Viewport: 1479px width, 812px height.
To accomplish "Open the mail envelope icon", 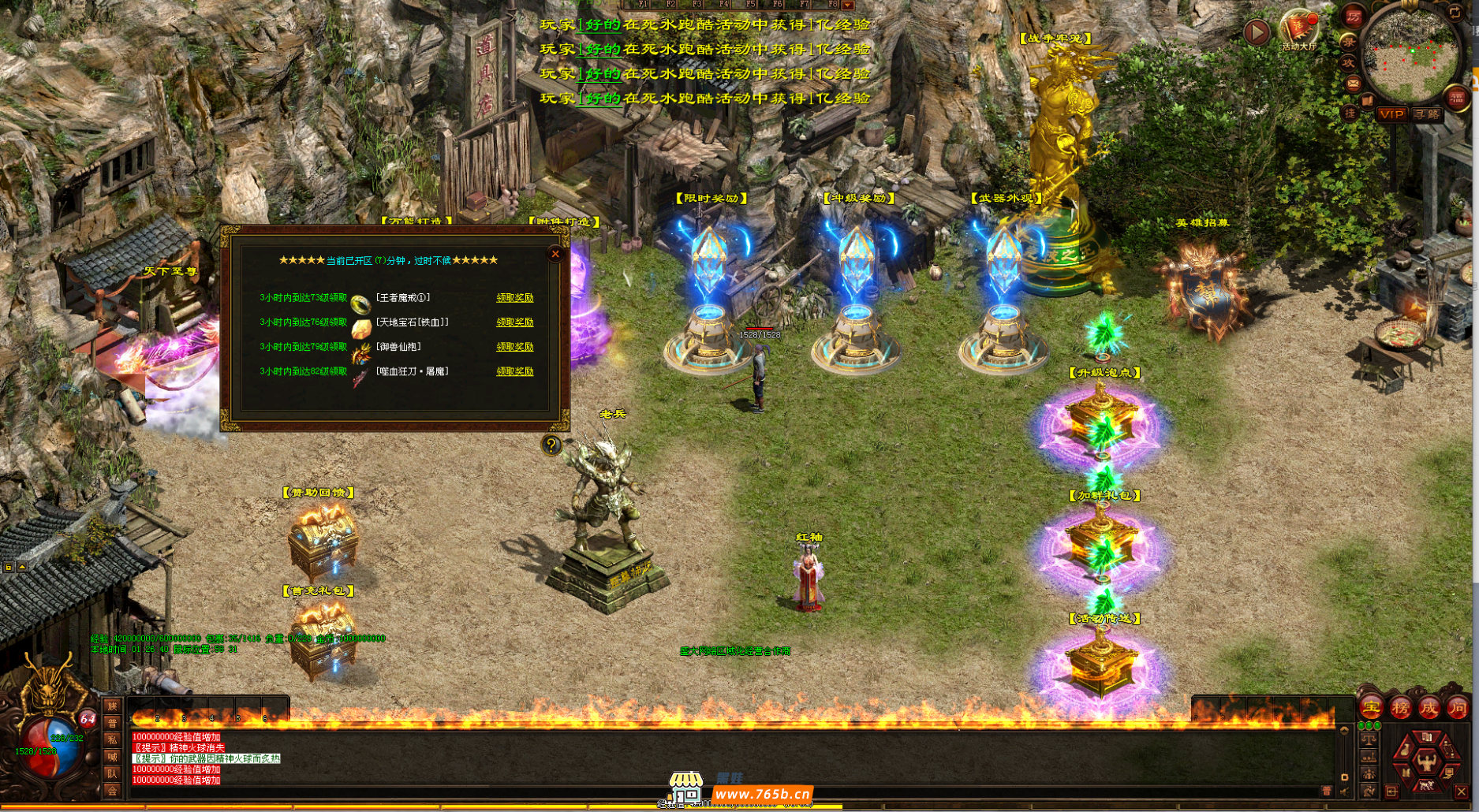I will (x=1353, y=83).
